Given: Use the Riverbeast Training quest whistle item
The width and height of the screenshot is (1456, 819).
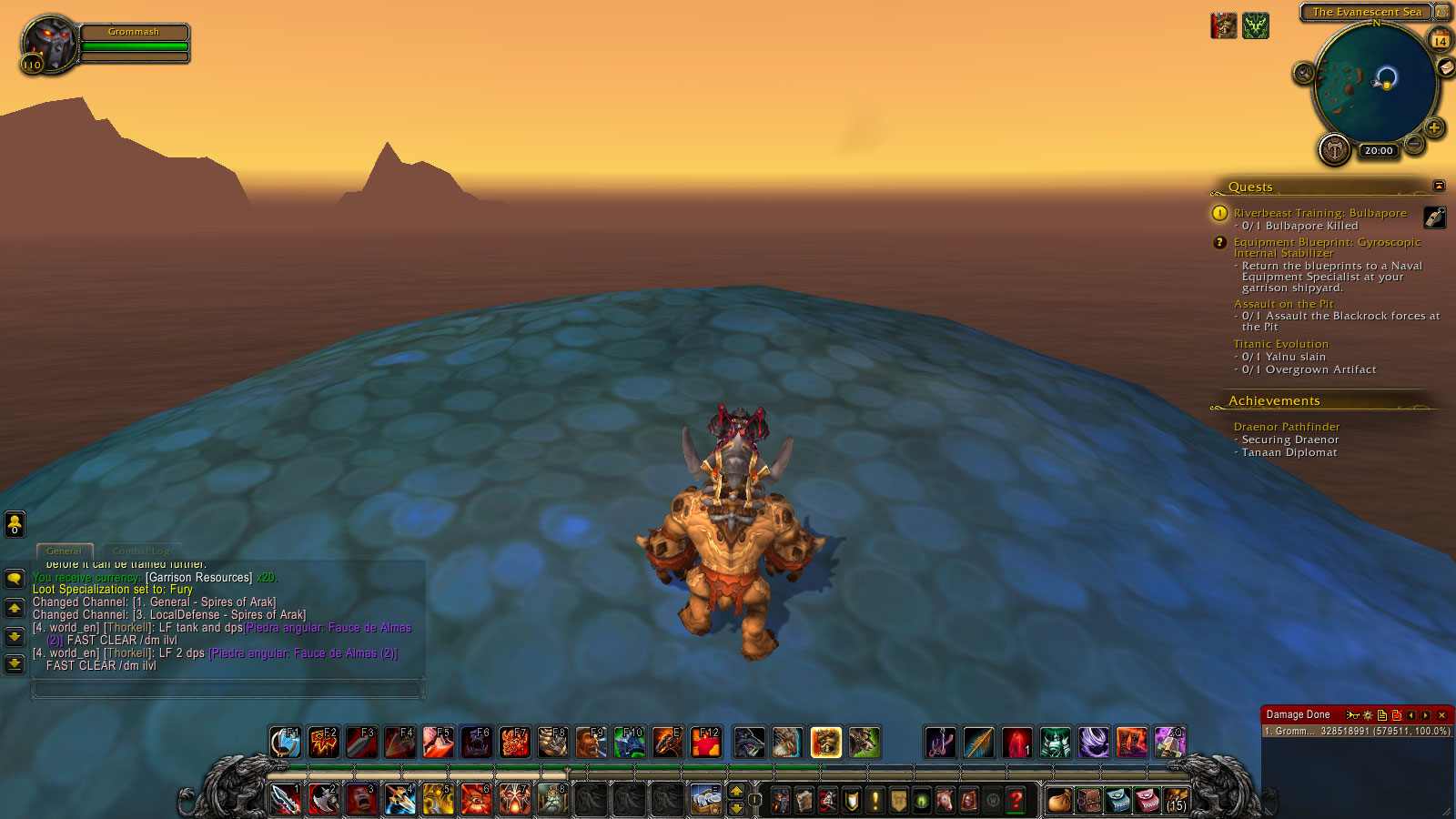Looking at the screenshot, I should [x=1434, y=217].
